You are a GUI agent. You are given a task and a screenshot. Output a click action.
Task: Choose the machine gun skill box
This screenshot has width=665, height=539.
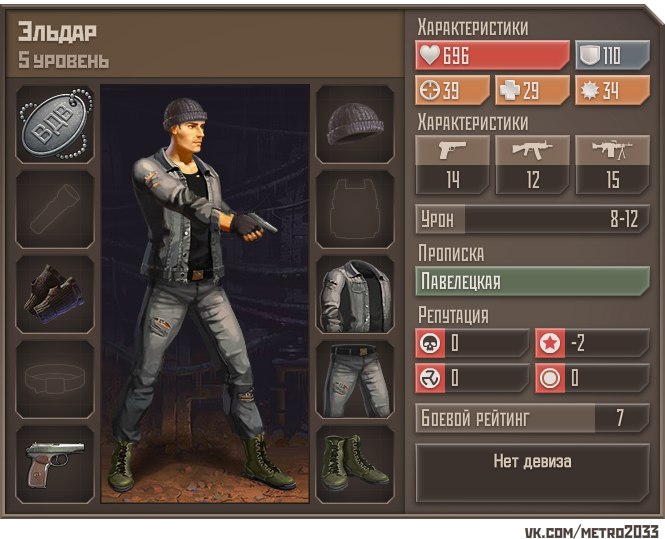coord(612,165)
